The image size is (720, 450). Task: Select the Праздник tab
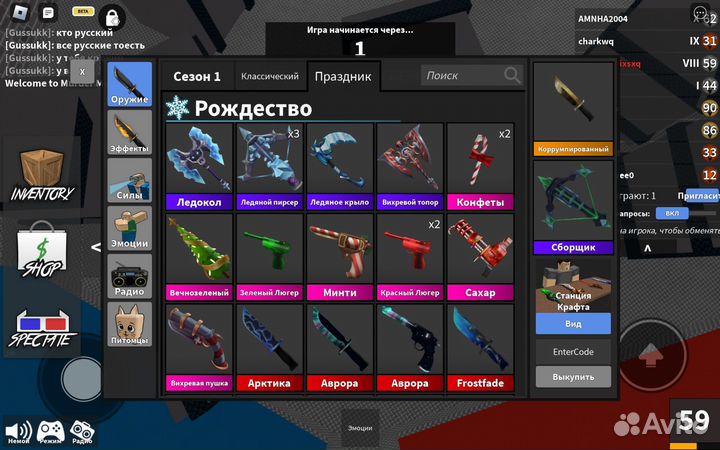[x=343, y=76]
